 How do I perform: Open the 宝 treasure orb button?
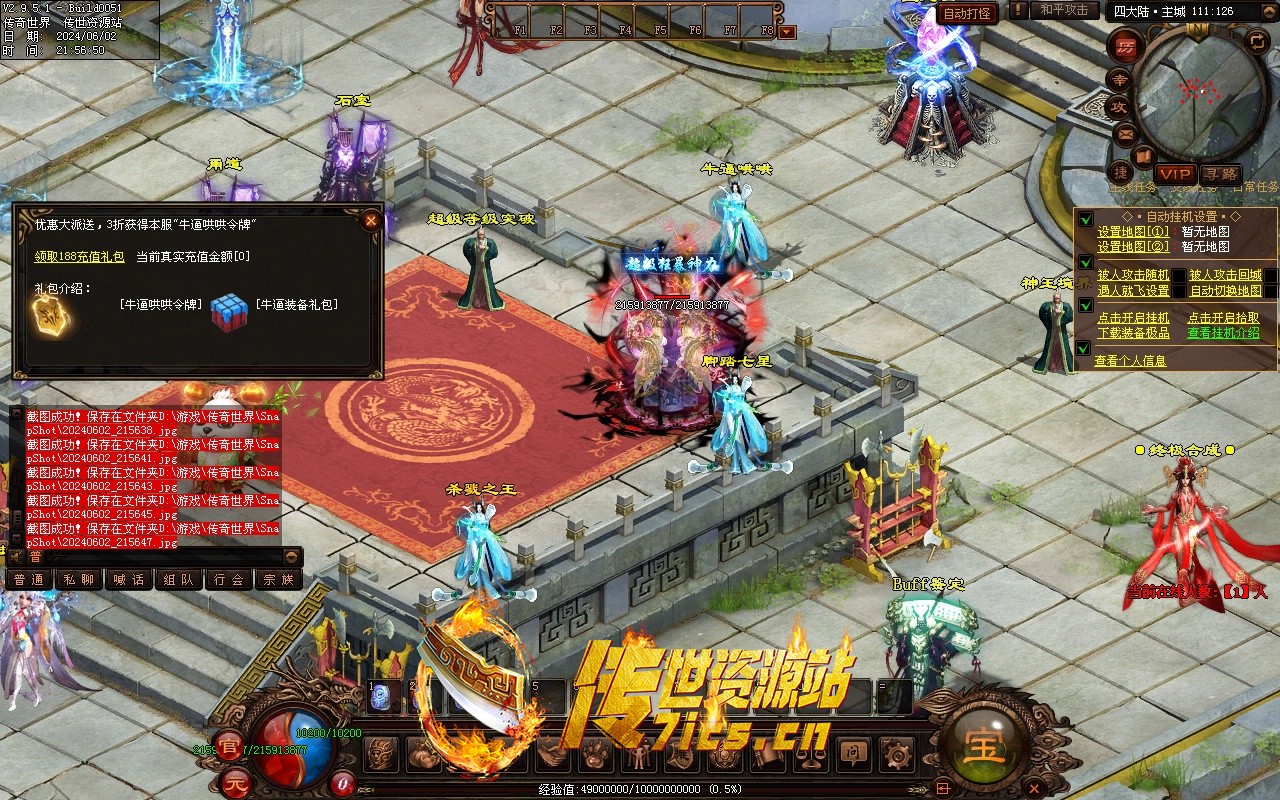(x=982, y=745)
